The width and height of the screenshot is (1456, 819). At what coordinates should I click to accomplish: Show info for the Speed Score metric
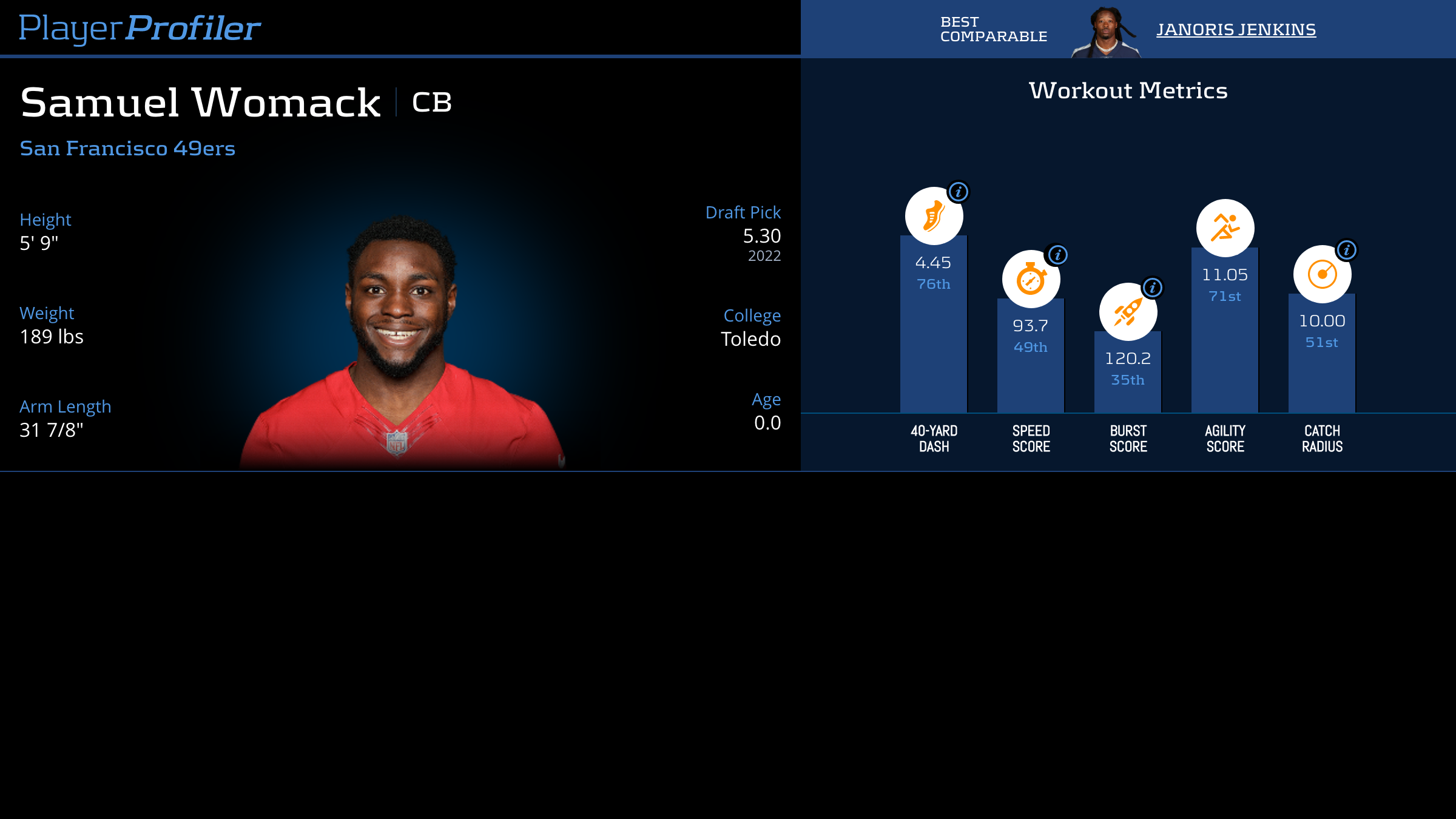pos(1058,255)
